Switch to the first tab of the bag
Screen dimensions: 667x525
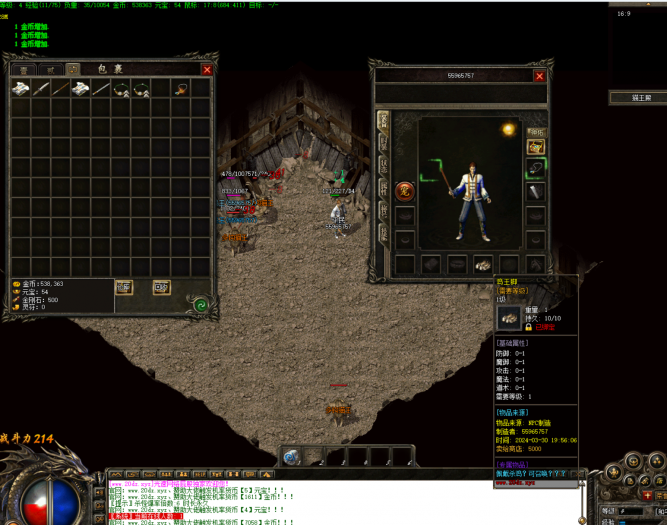[22, 69]
